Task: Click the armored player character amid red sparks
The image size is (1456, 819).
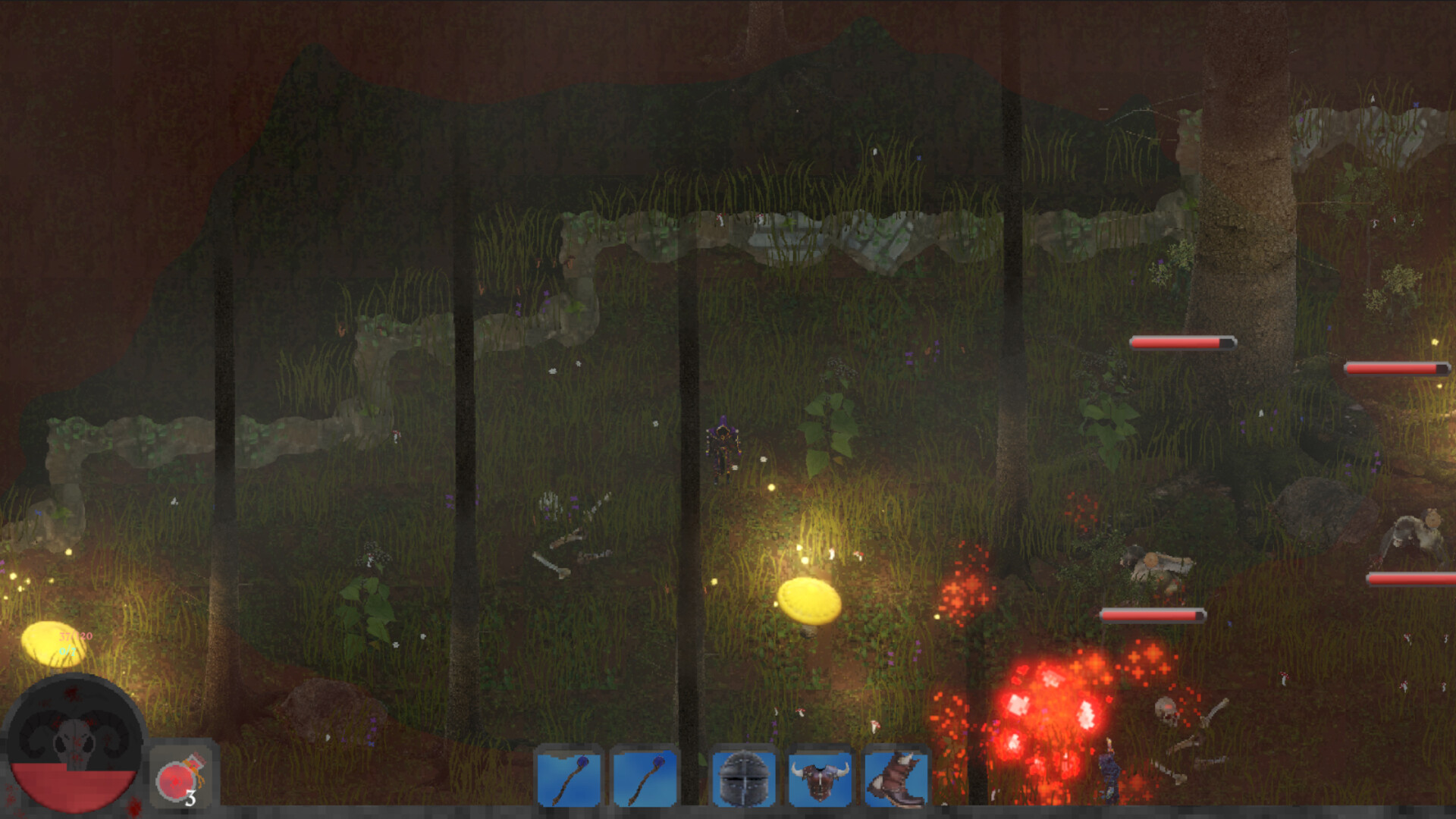Action: point(1109,766)
